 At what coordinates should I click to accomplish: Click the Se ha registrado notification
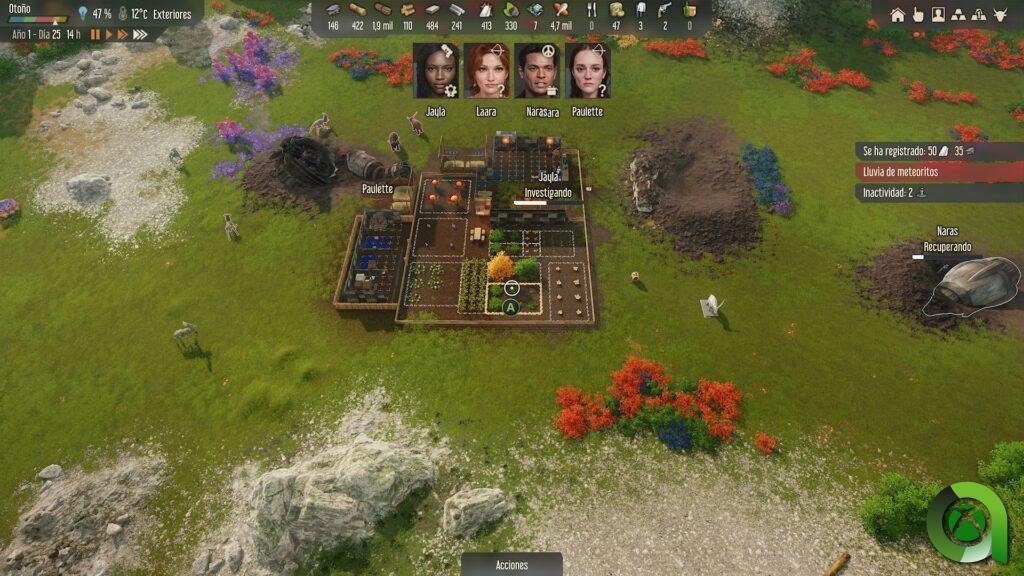click(938, 151)
